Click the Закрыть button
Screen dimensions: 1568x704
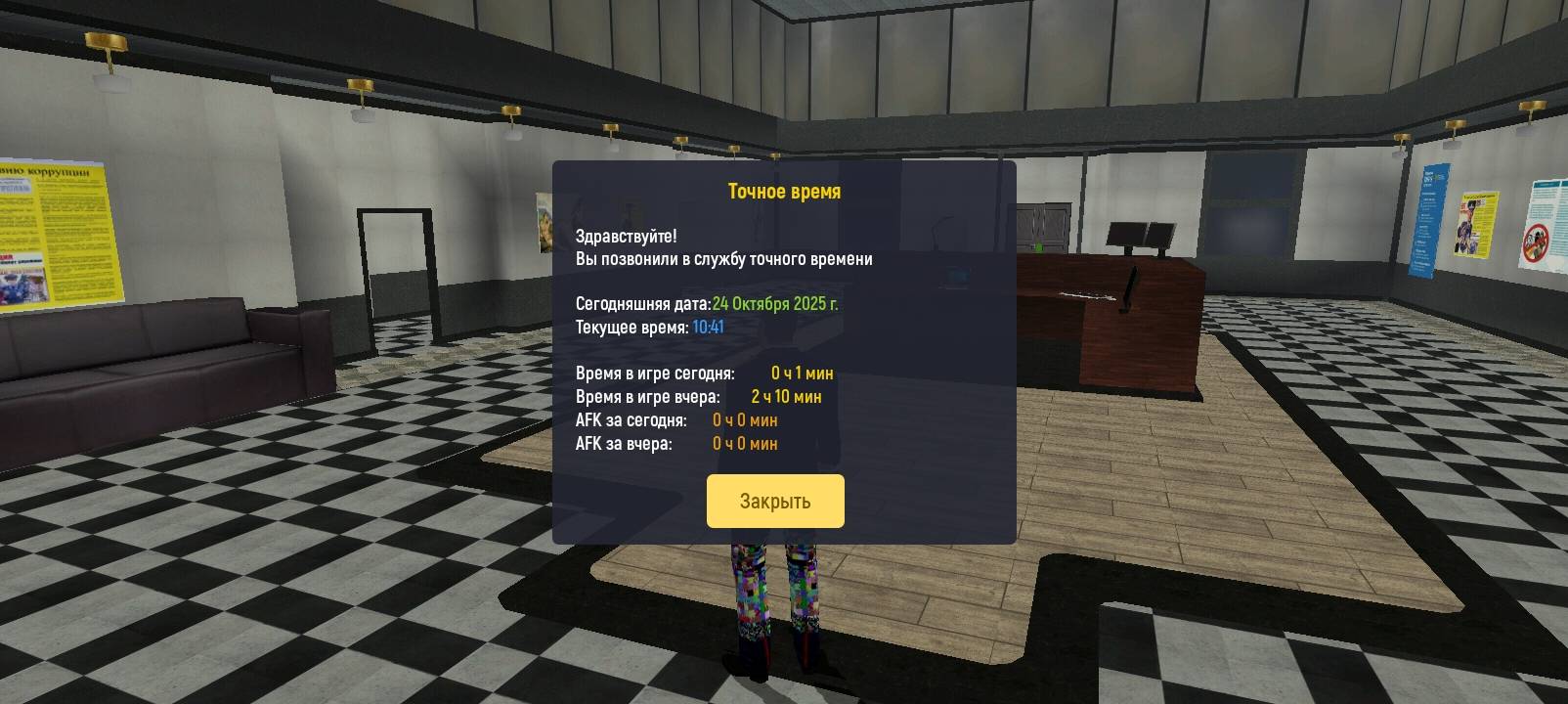coord(775,500)
